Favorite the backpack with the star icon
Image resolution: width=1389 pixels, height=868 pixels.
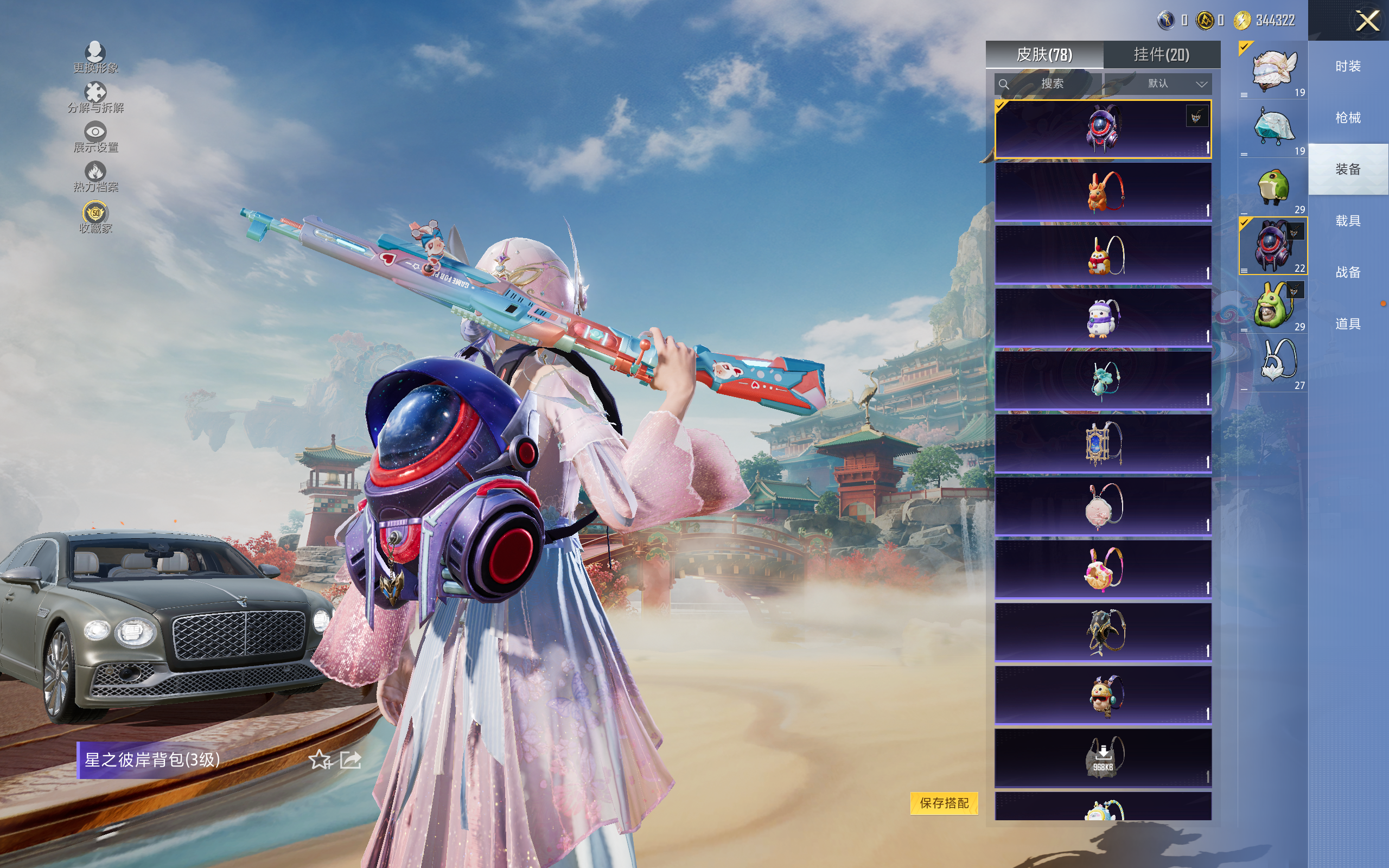tap(320, 760)
